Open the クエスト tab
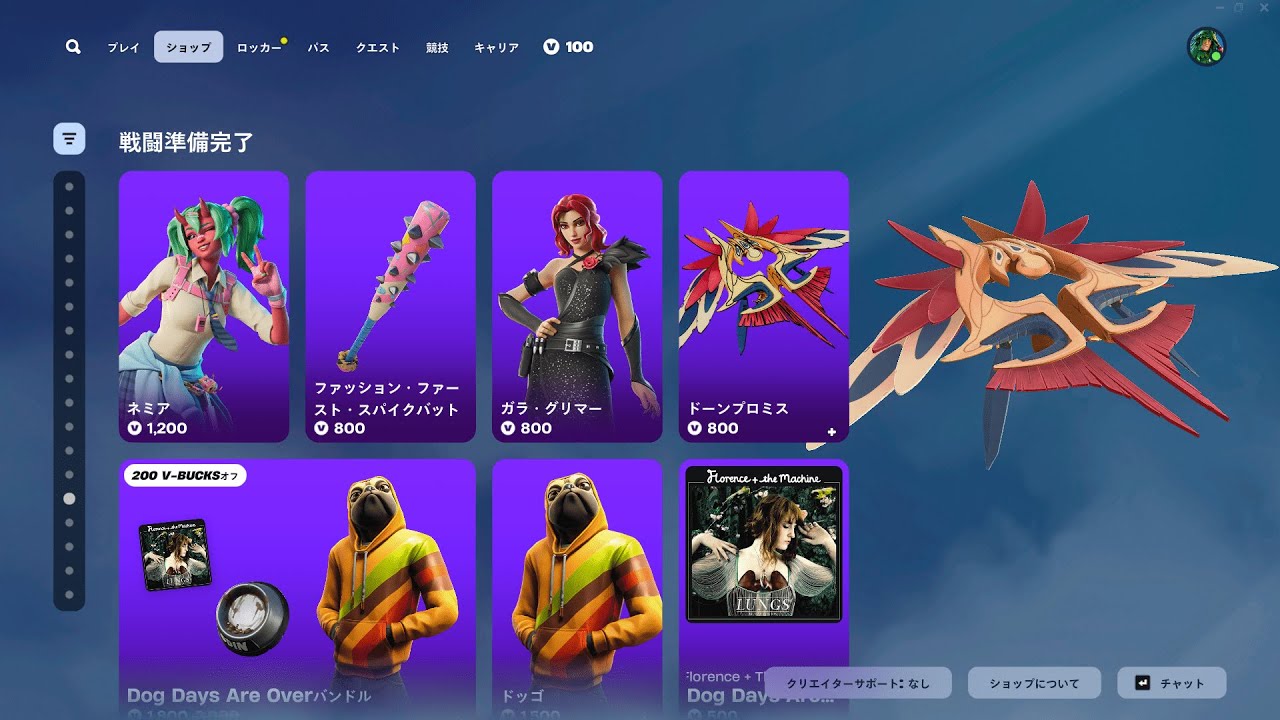The height and width of the screenshot is (720, 1280). click(378, 47)
